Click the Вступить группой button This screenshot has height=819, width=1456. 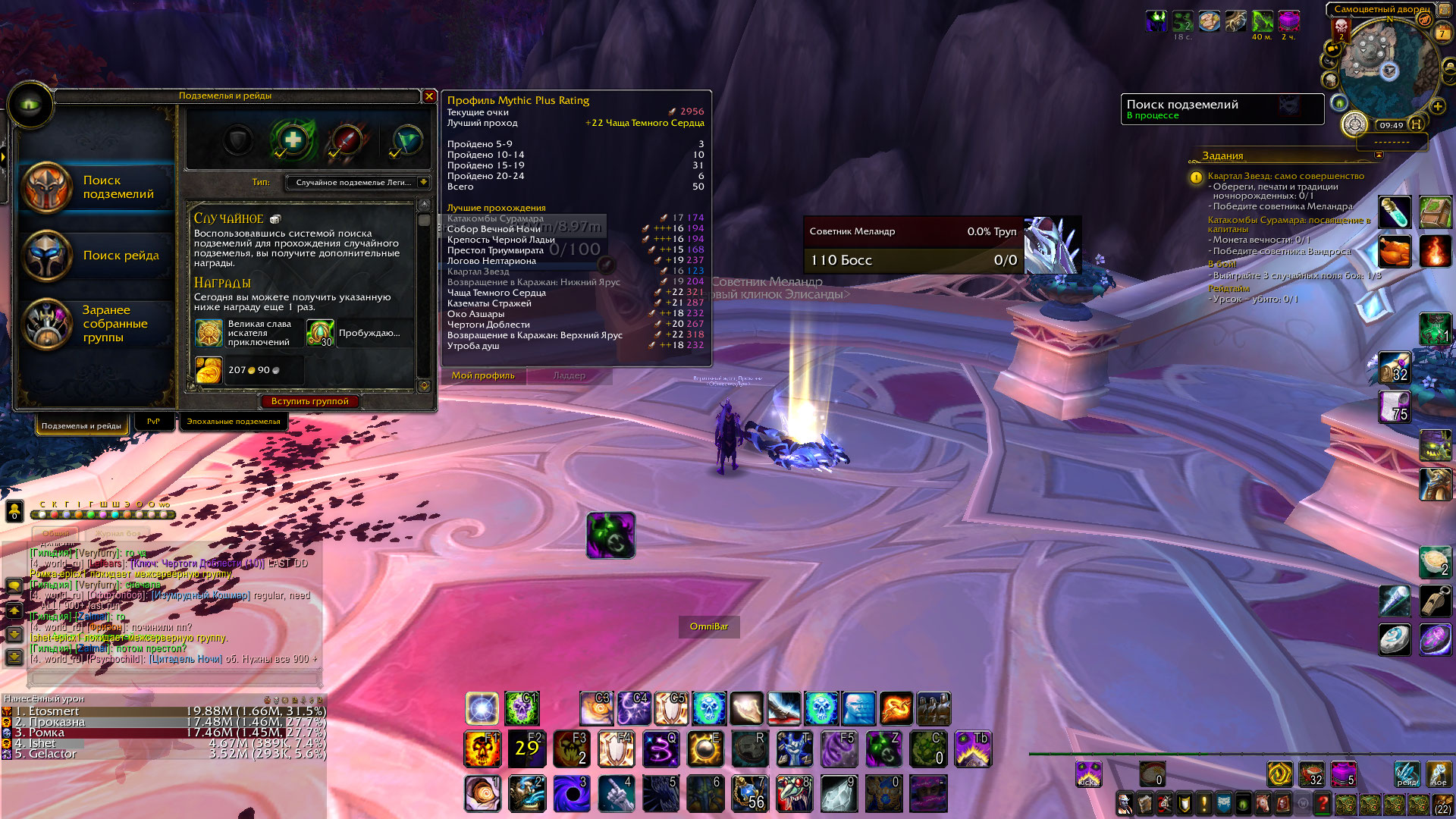tap(310, 401)
